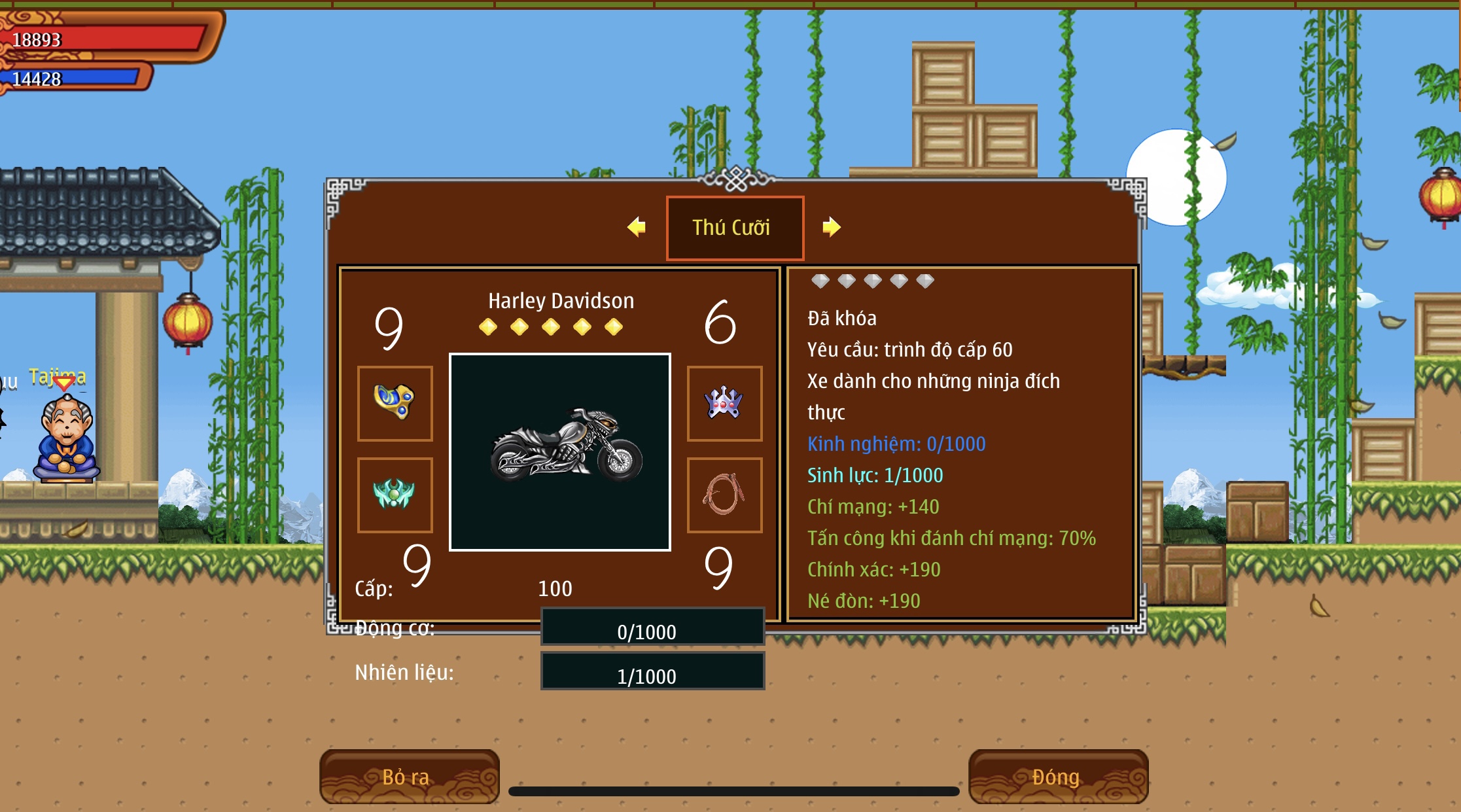Select the purple spiked mask equipment slot
Image resolution: width=1461 pixels, height=812 pixels.
coord(724,403)
